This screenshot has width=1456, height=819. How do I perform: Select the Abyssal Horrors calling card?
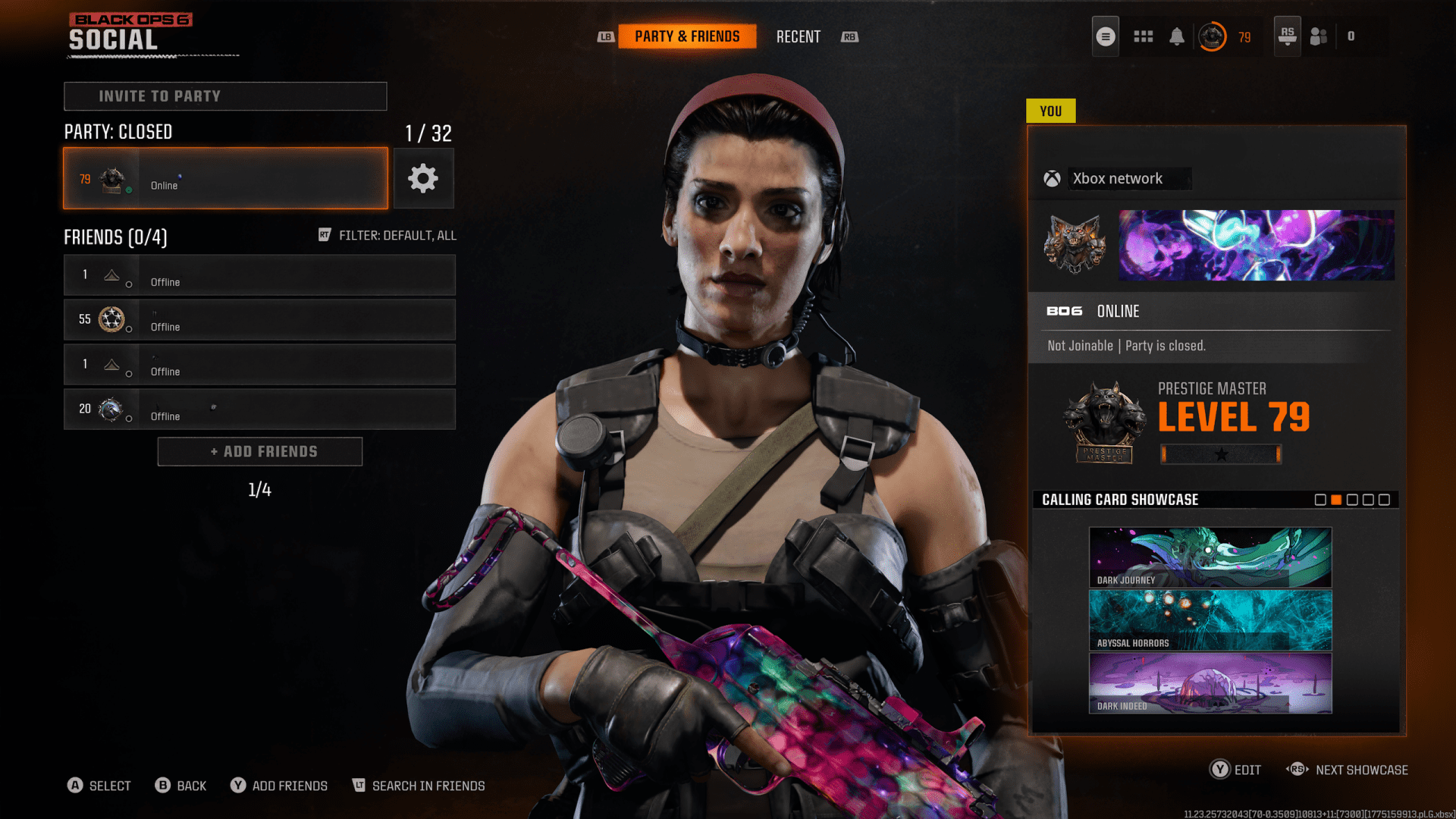(1210, 620)
